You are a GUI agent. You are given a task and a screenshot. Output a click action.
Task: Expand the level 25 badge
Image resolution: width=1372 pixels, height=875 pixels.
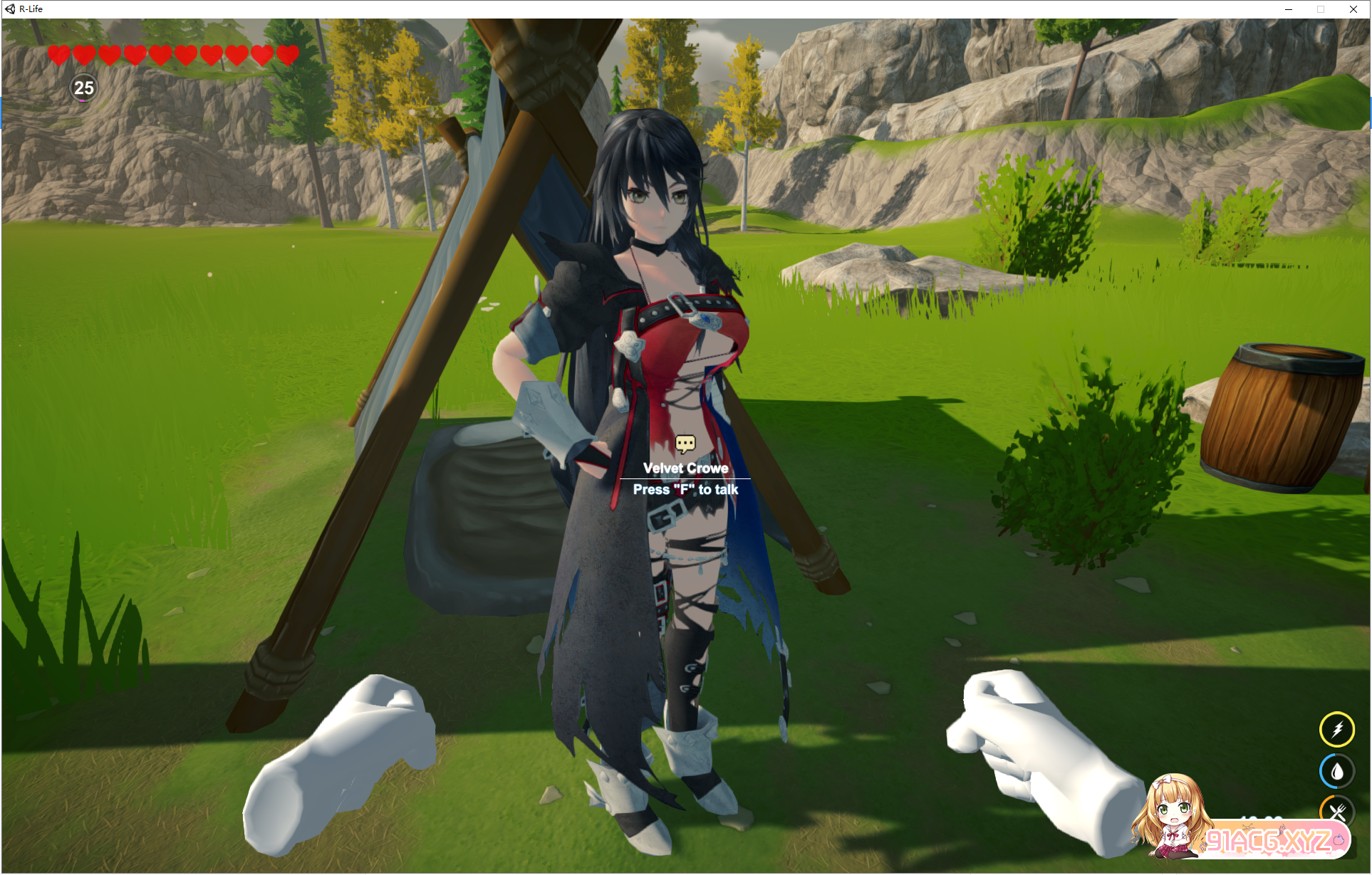(x=83, y=89)
